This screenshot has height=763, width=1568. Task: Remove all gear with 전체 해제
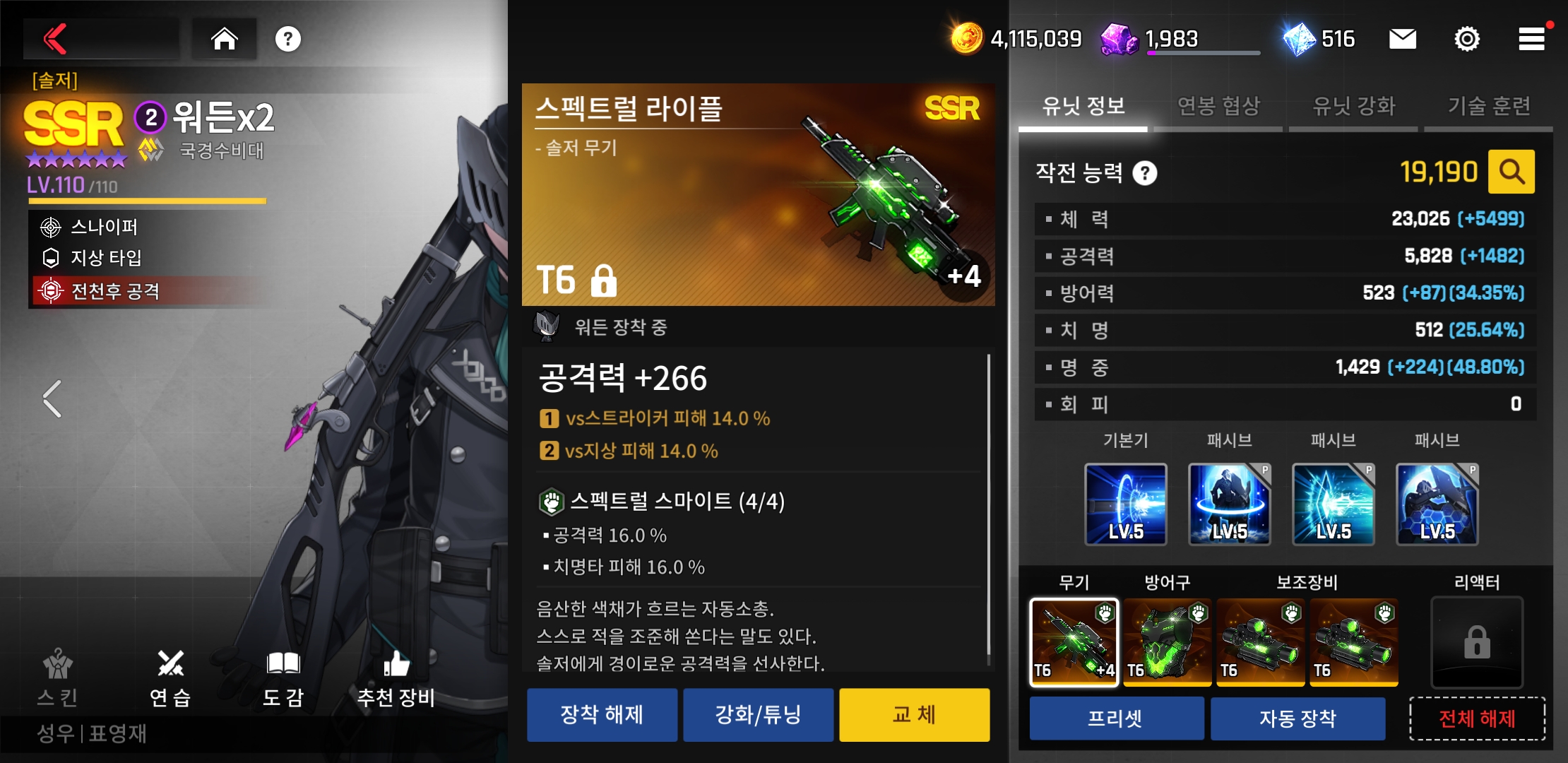[1477, 718]
